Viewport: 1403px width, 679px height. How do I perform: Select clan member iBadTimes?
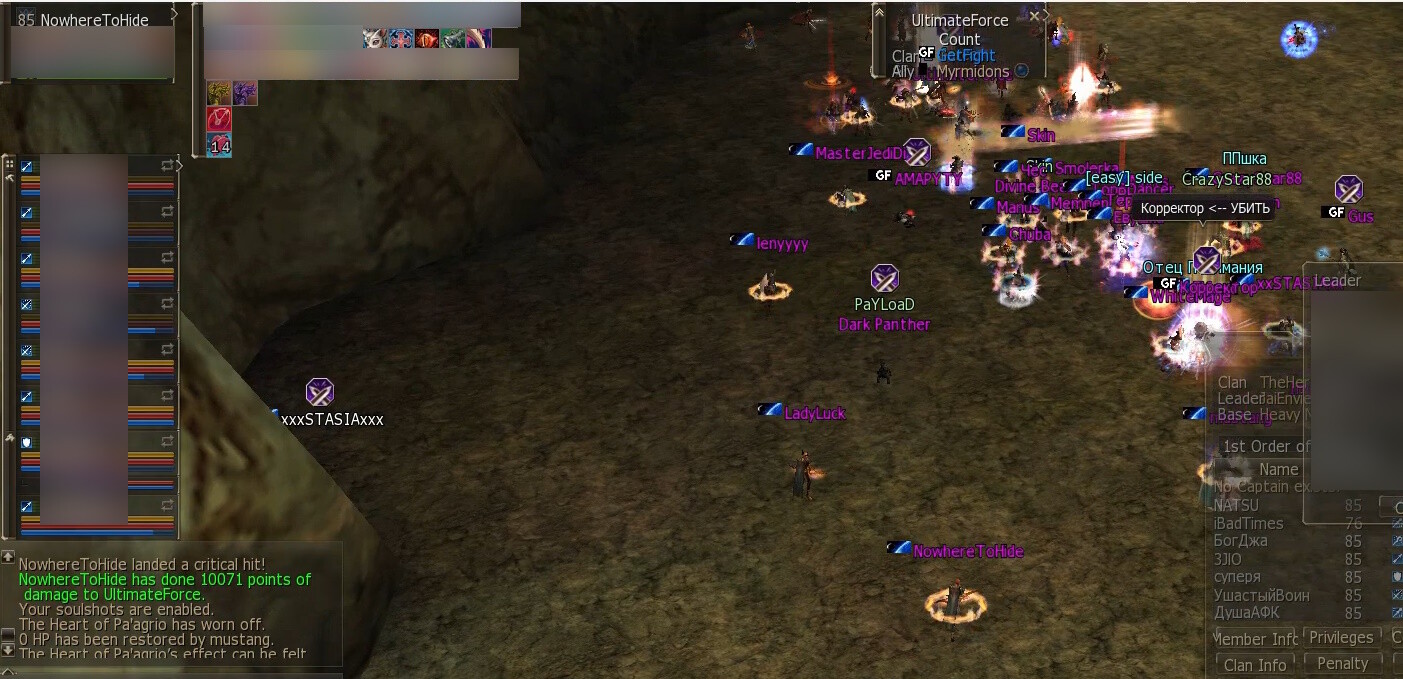1248,524
